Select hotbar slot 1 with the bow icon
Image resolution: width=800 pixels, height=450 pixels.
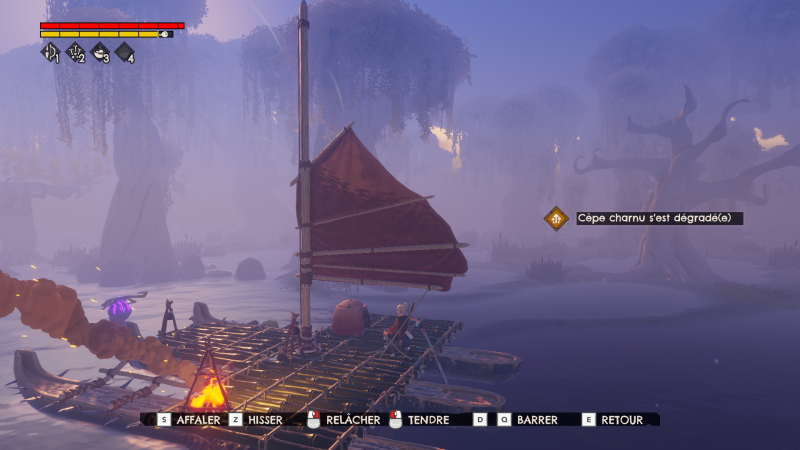(50, 53)
